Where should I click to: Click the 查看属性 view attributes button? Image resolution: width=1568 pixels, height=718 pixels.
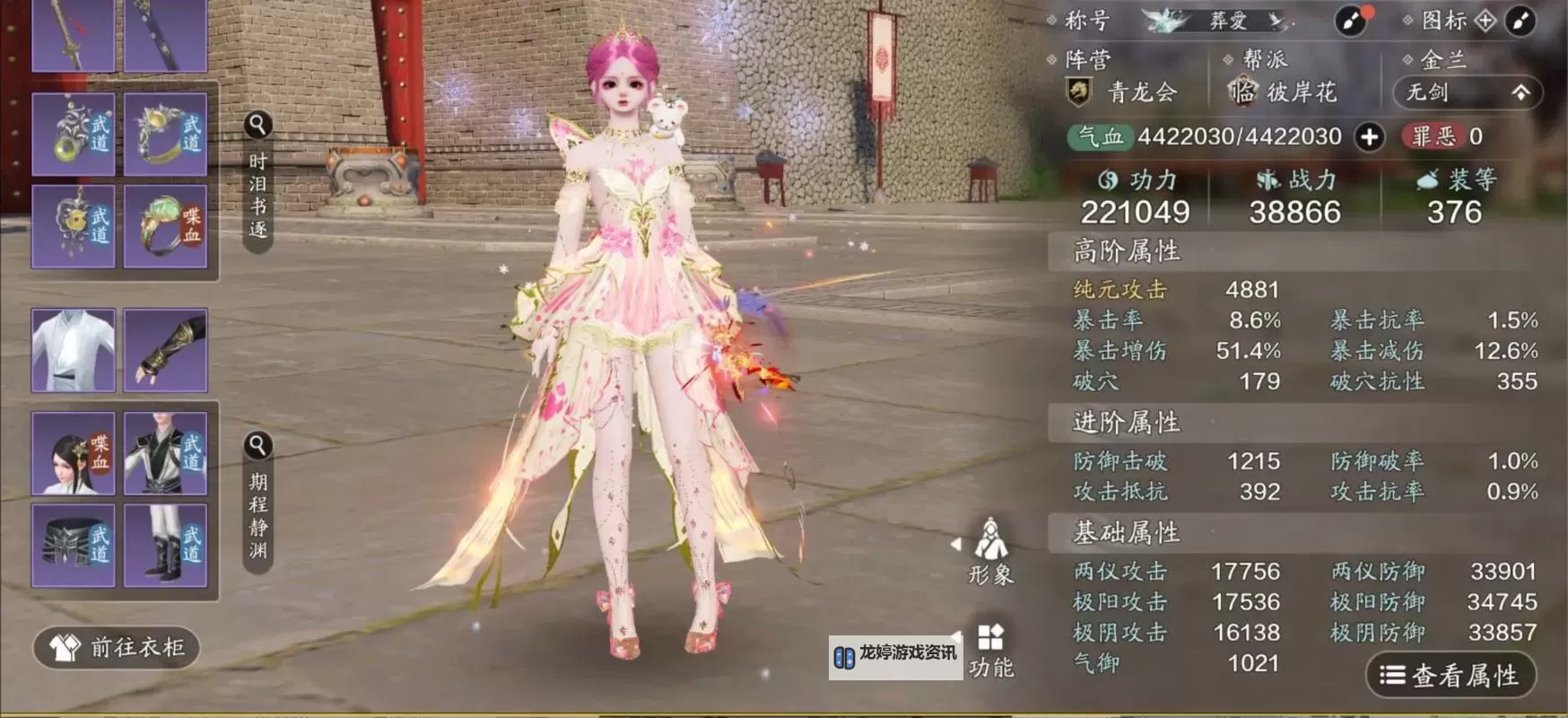point(1450,675)
